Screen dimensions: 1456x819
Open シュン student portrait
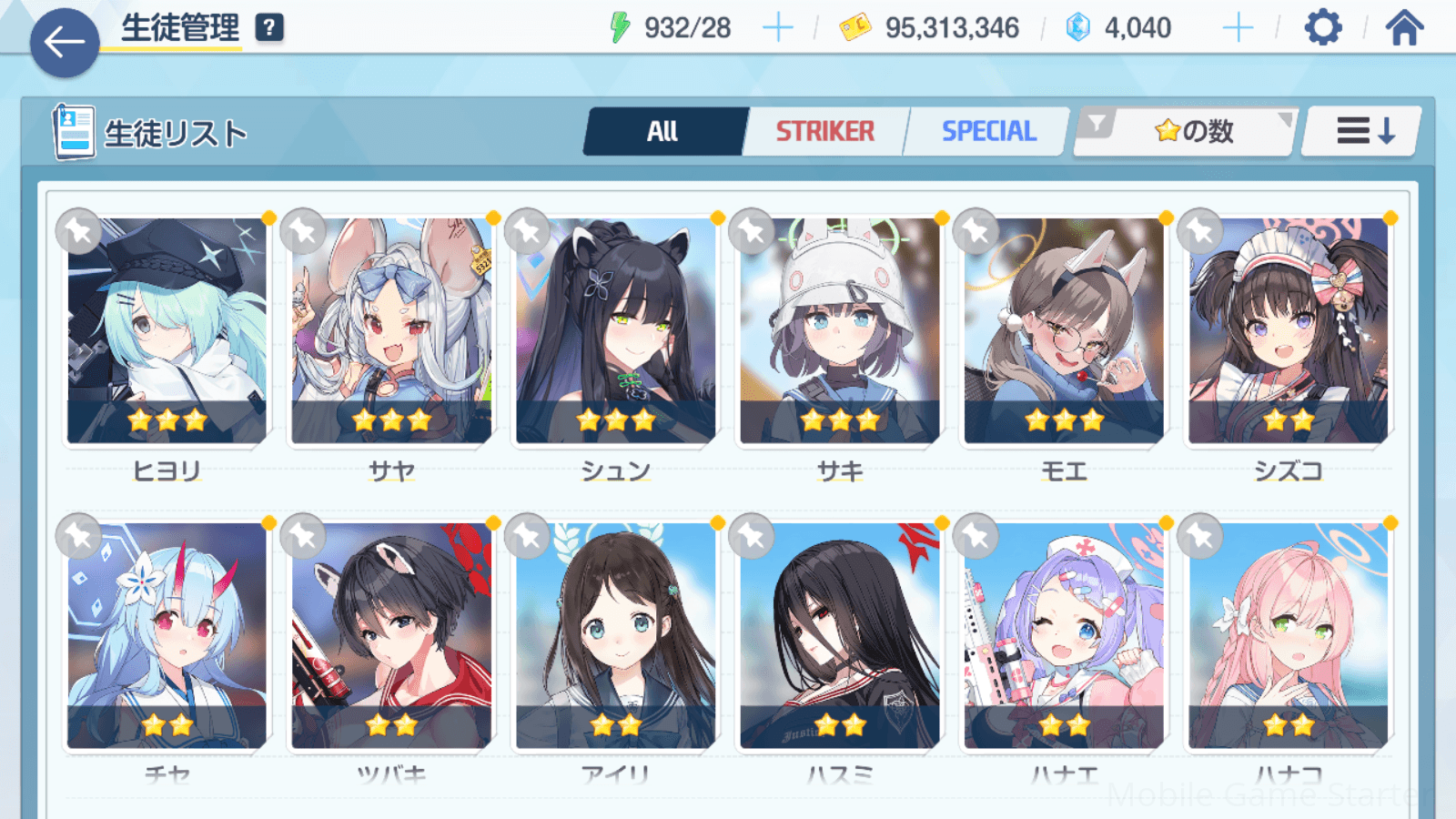616,329
